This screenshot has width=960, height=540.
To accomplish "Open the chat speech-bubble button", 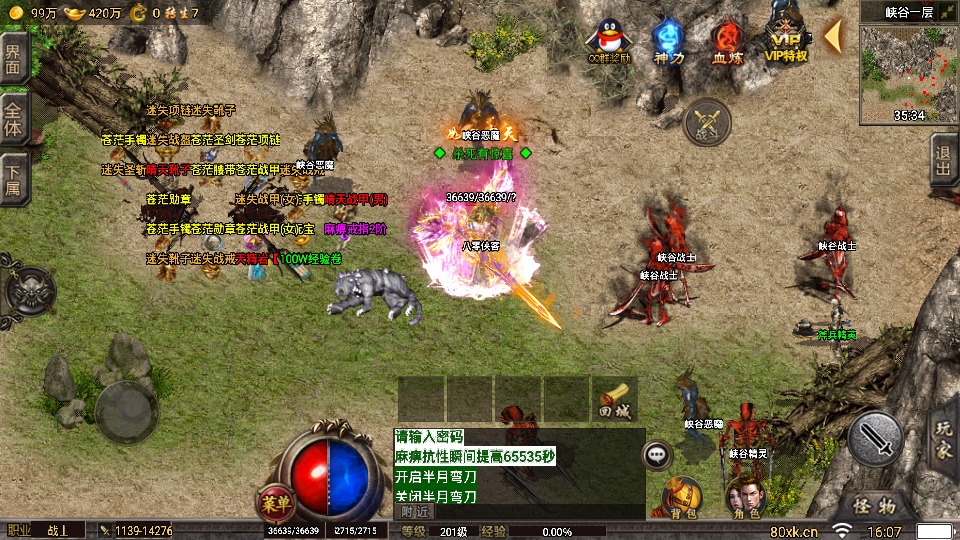I will pyautogui.click(x=657, y=453).
